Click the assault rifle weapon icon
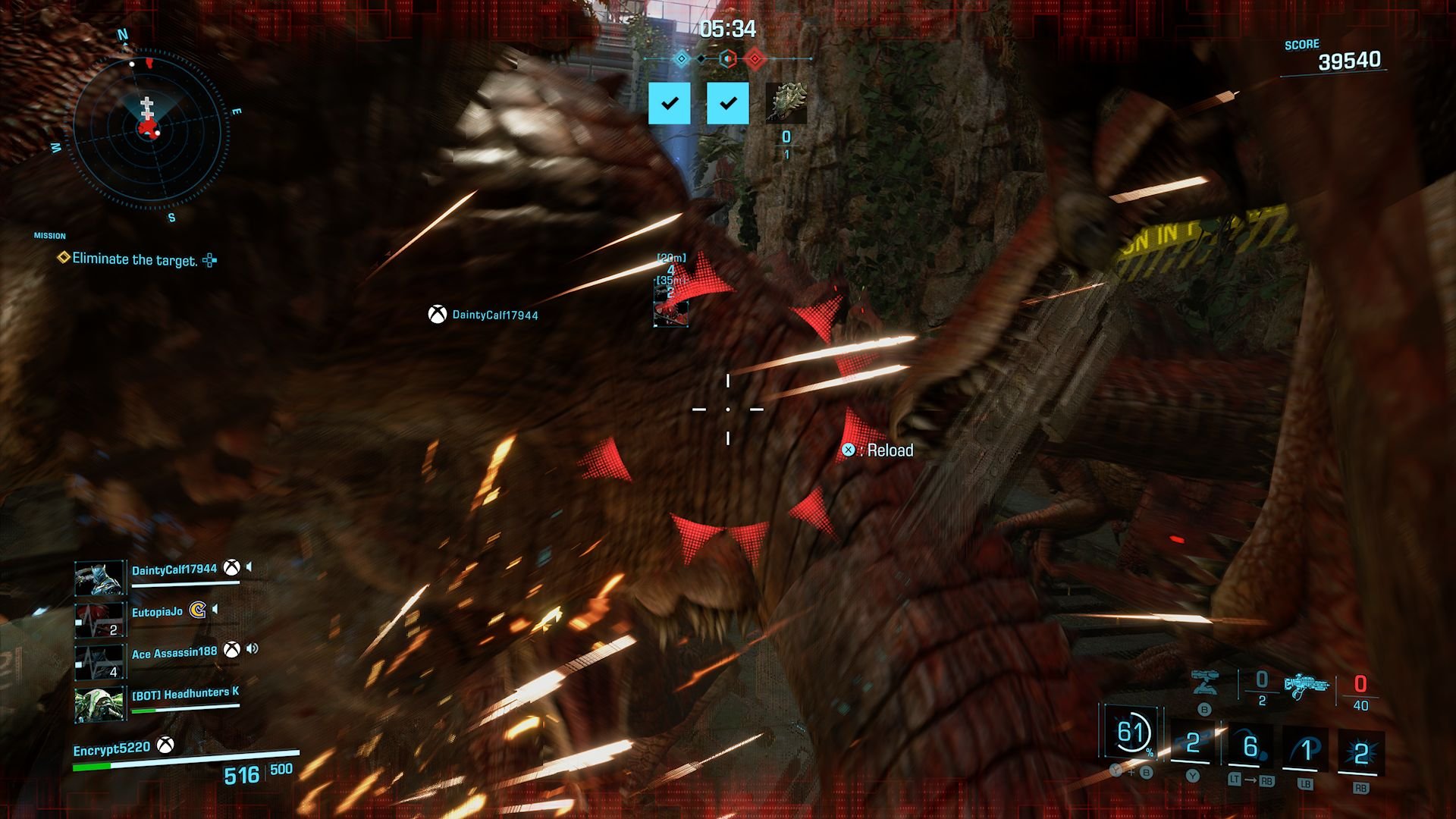The image size is (1456, 819). 1307,686
